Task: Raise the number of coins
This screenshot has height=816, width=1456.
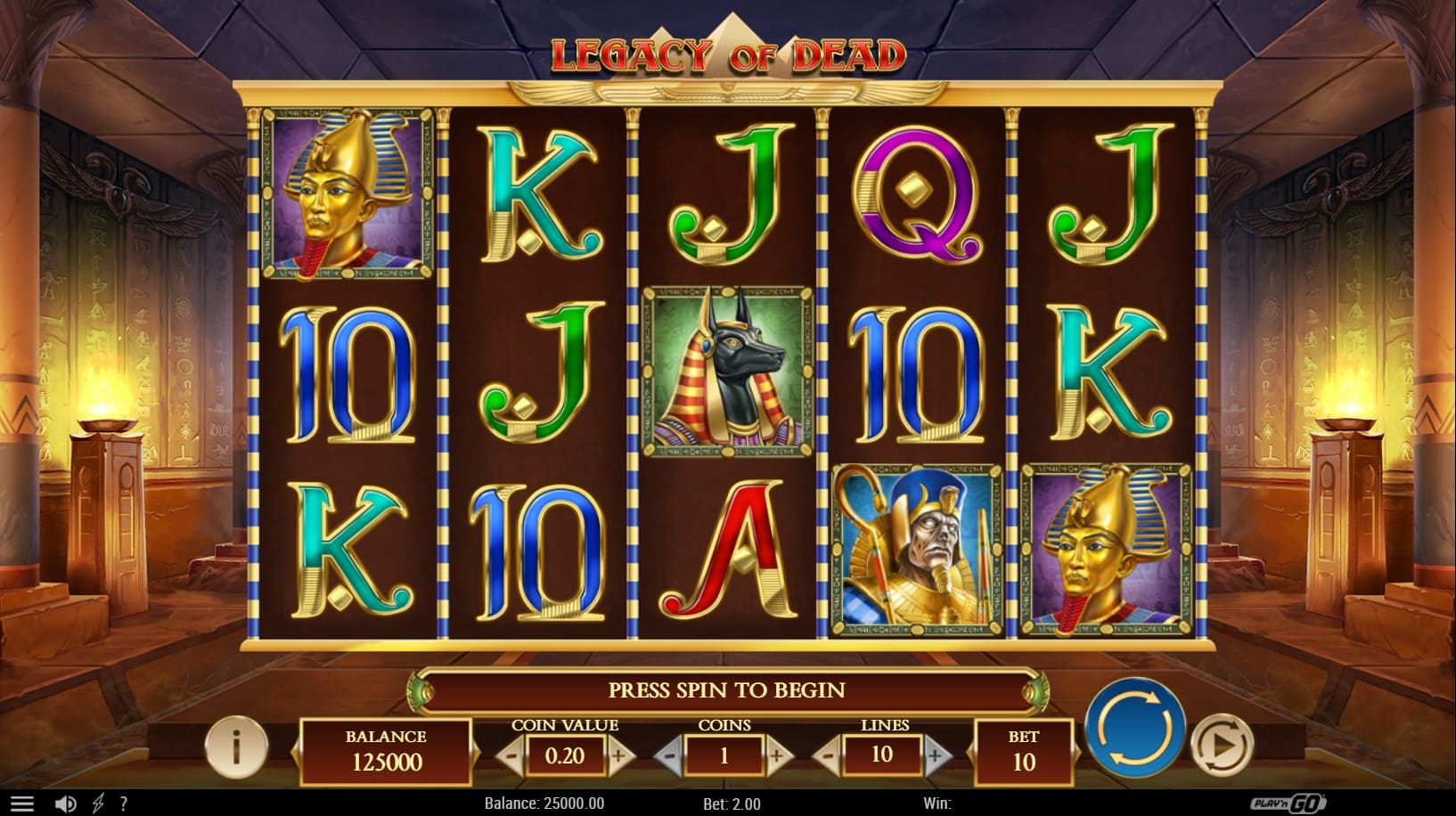Action: point(778,757)
